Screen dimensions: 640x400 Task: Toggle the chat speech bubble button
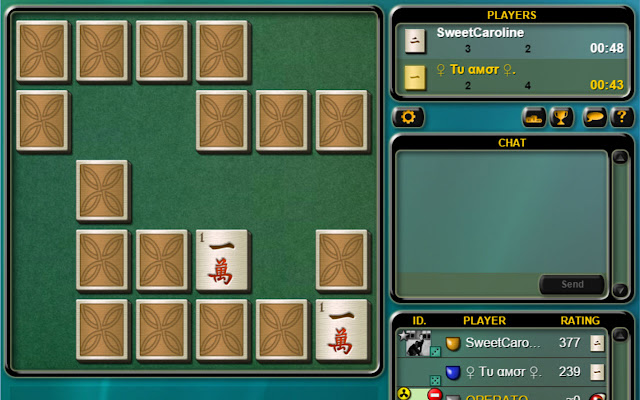pyautogui.click(x=596, y=117)
